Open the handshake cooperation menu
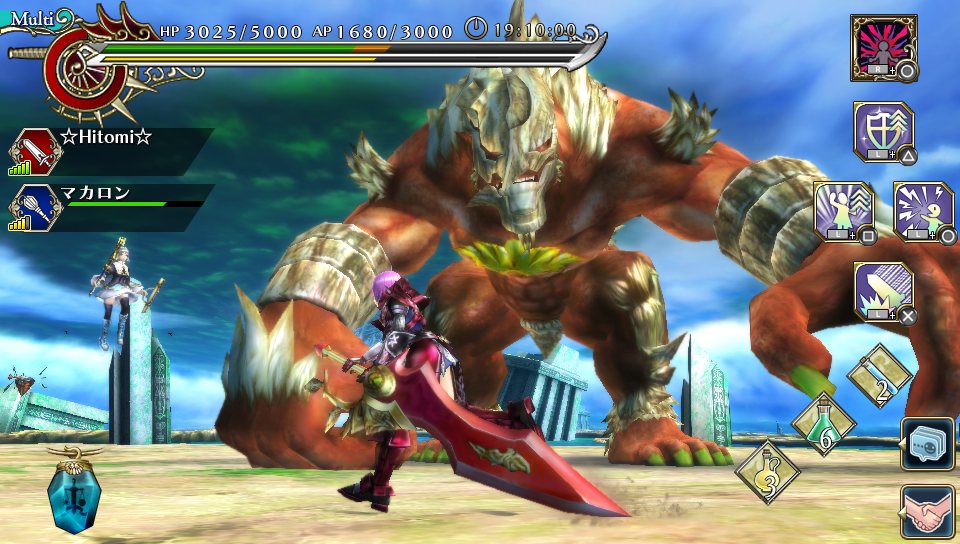This screenshot has height=544, width=960. tap(927, 512)
